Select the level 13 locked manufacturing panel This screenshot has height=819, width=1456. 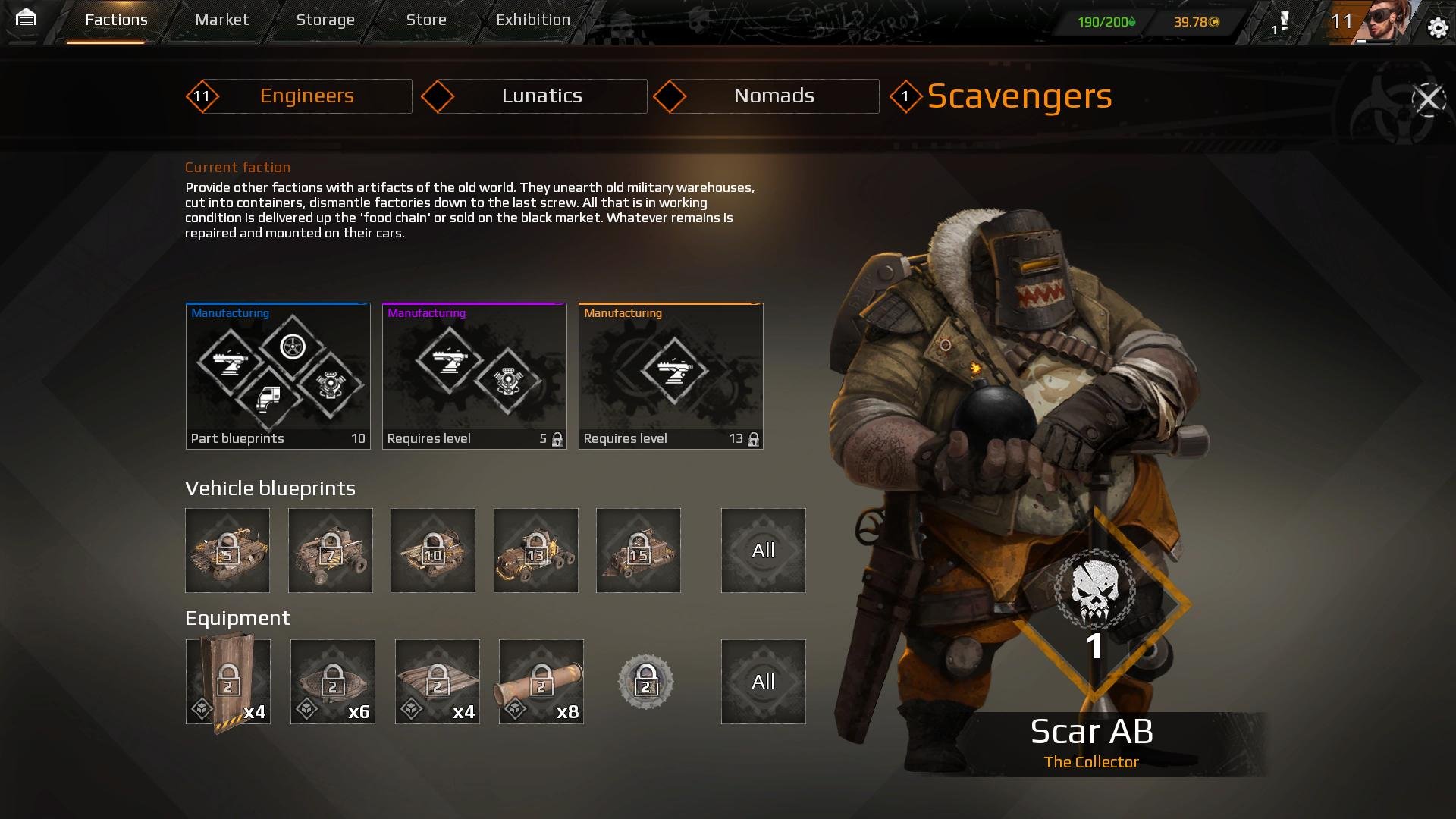[x=670, y=376]
